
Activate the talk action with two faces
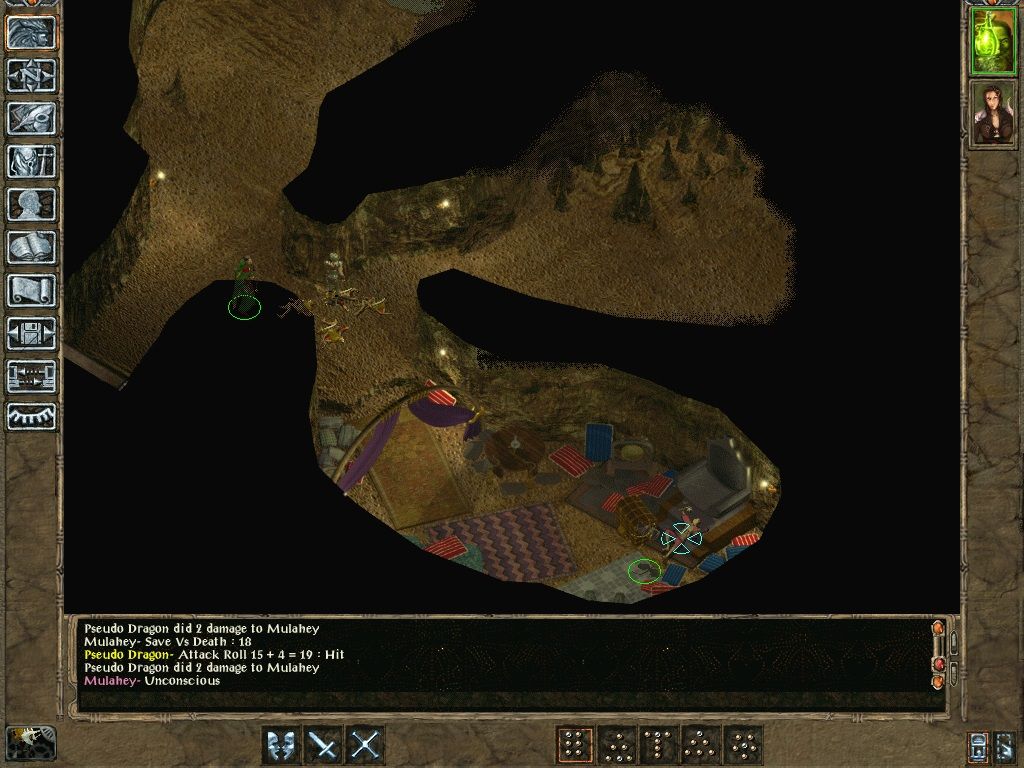(281, 745)
